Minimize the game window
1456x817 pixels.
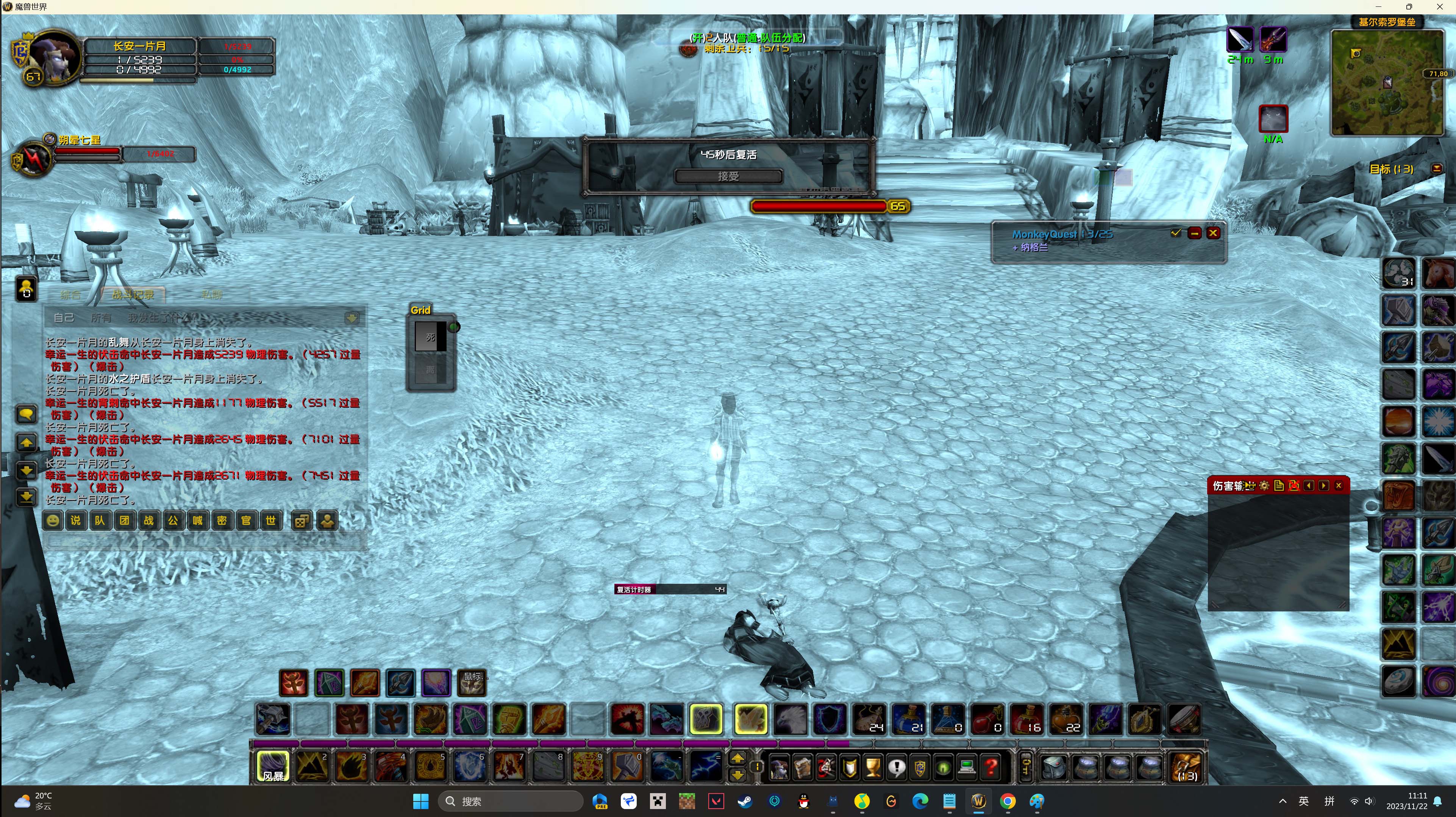point(1378,7)
